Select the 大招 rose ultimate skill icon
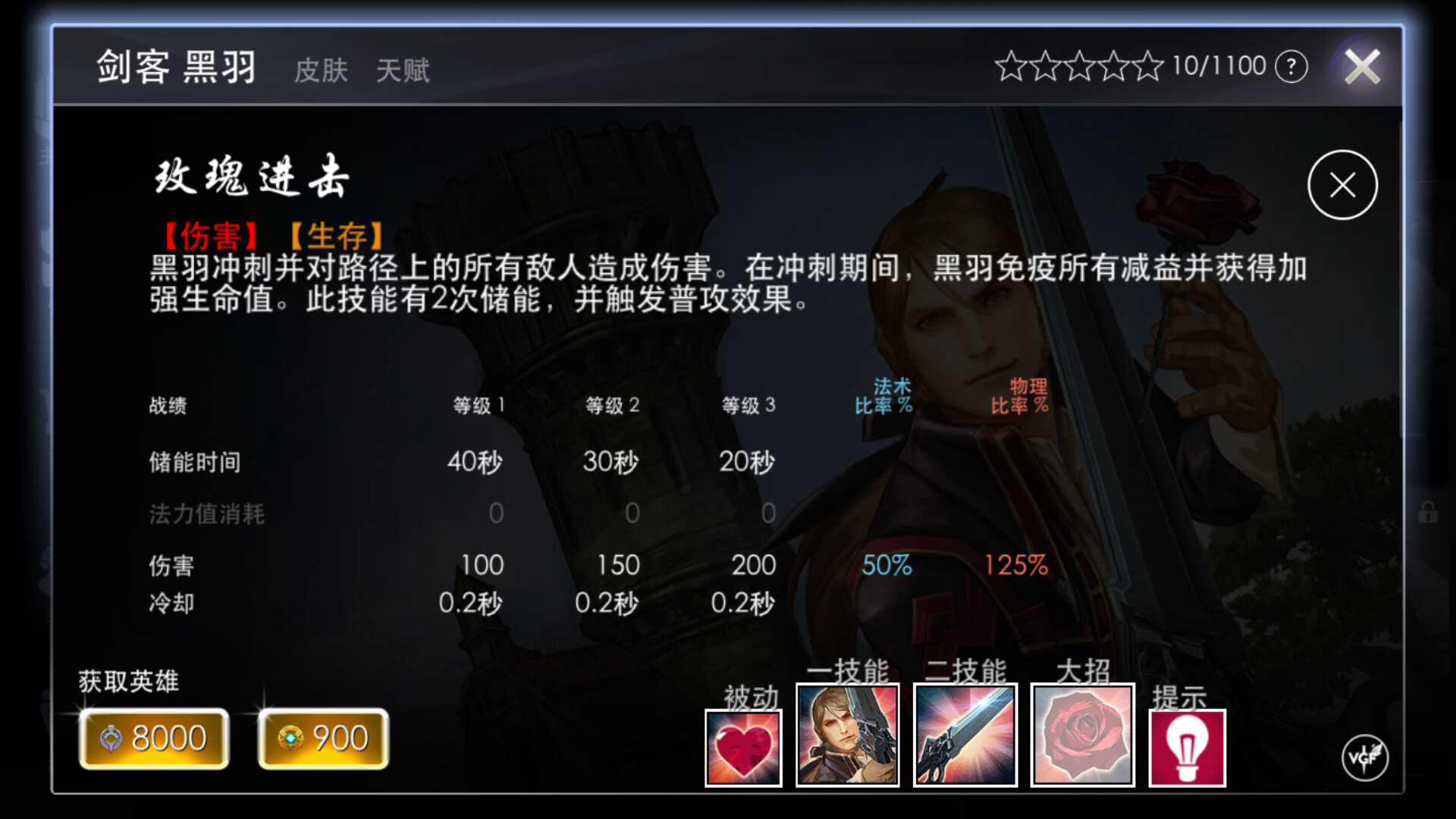 click(x=1082, y=734)
